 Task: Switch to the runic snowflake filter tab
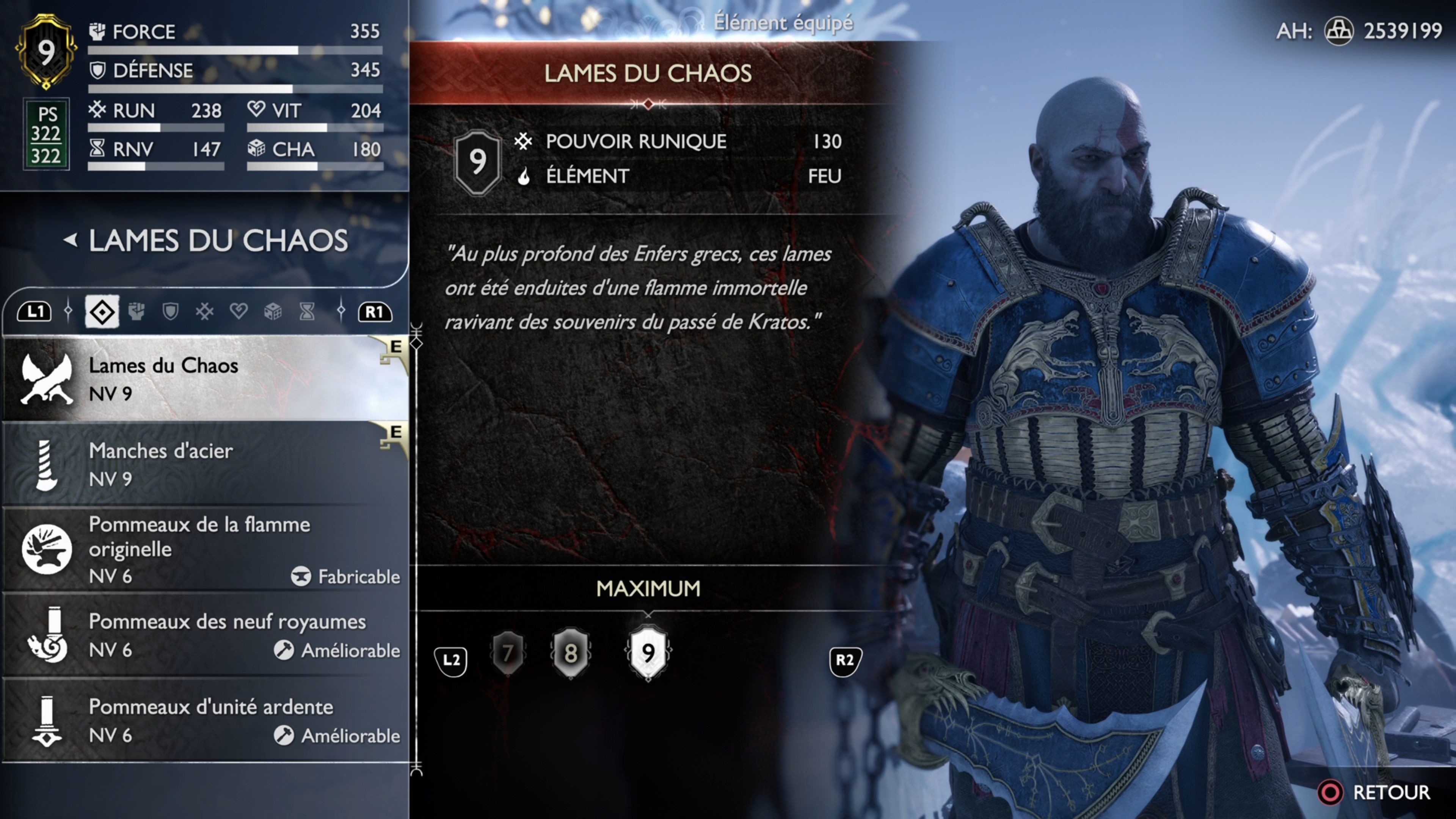pyautogui.click(x=205, y=311)
